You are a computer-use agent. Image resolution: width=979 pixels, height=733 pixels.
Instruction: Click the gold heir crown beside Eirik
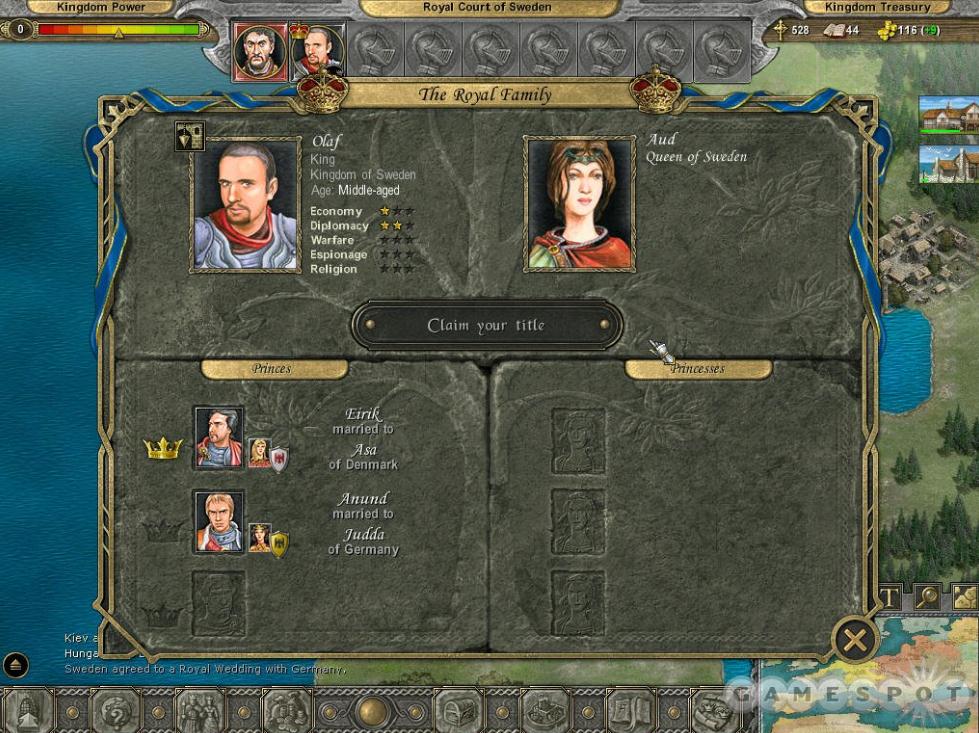pyautogui.click(x=163, y=448)
